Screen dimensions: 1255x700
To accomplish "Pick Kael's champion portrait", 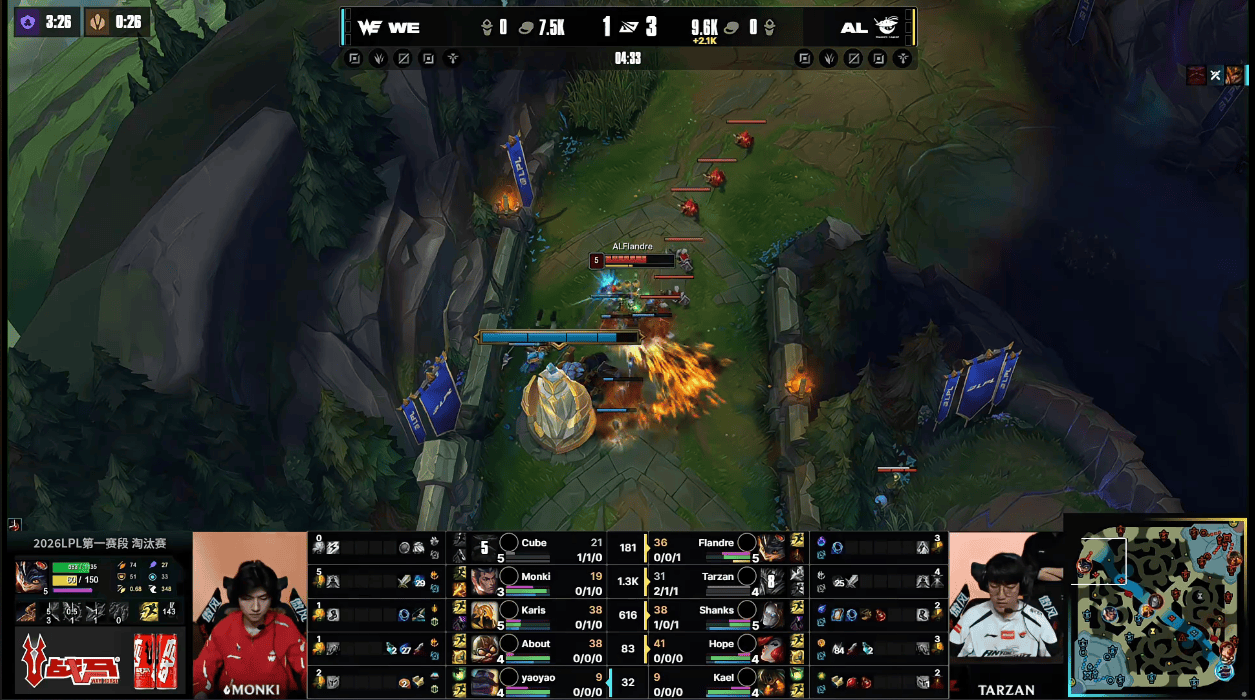I will click(x=771, y=682).
